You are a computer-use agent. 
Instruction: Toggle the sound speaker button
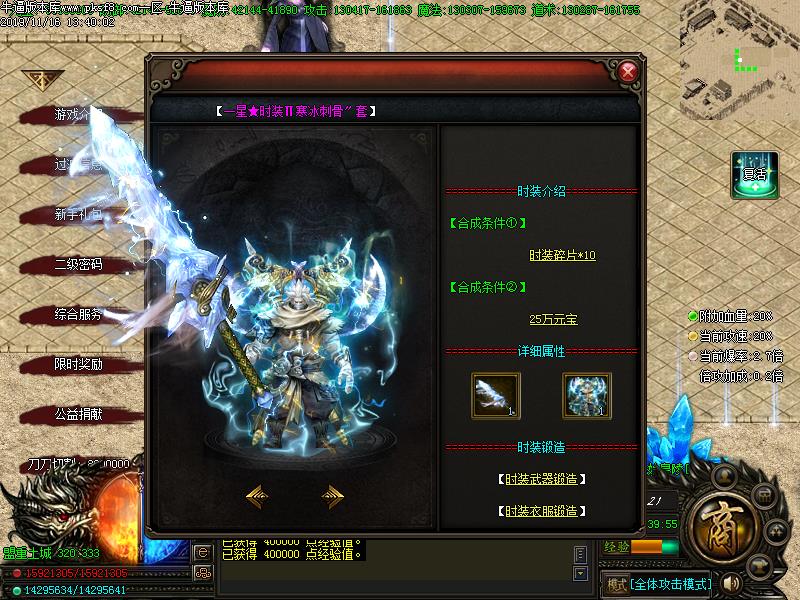tap(731, 583)
